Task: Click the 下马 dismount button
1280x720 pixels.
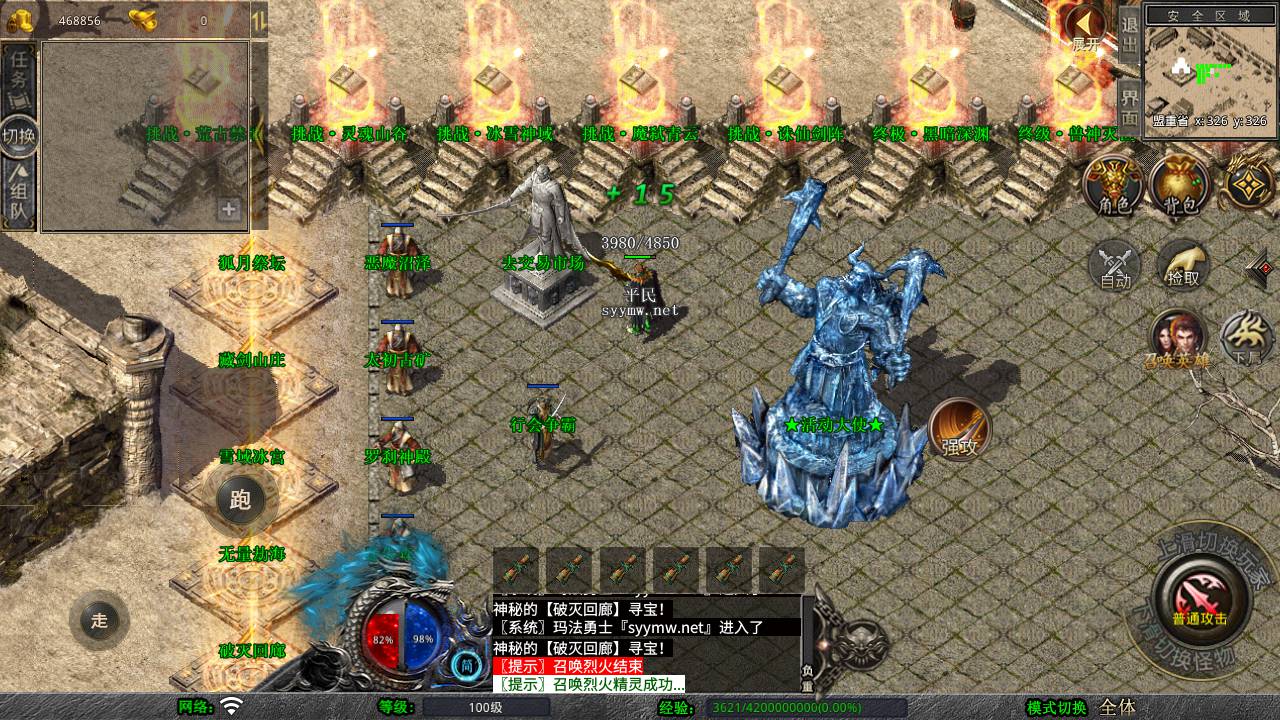Action: pyautogui.click(x=1246, y=338)
